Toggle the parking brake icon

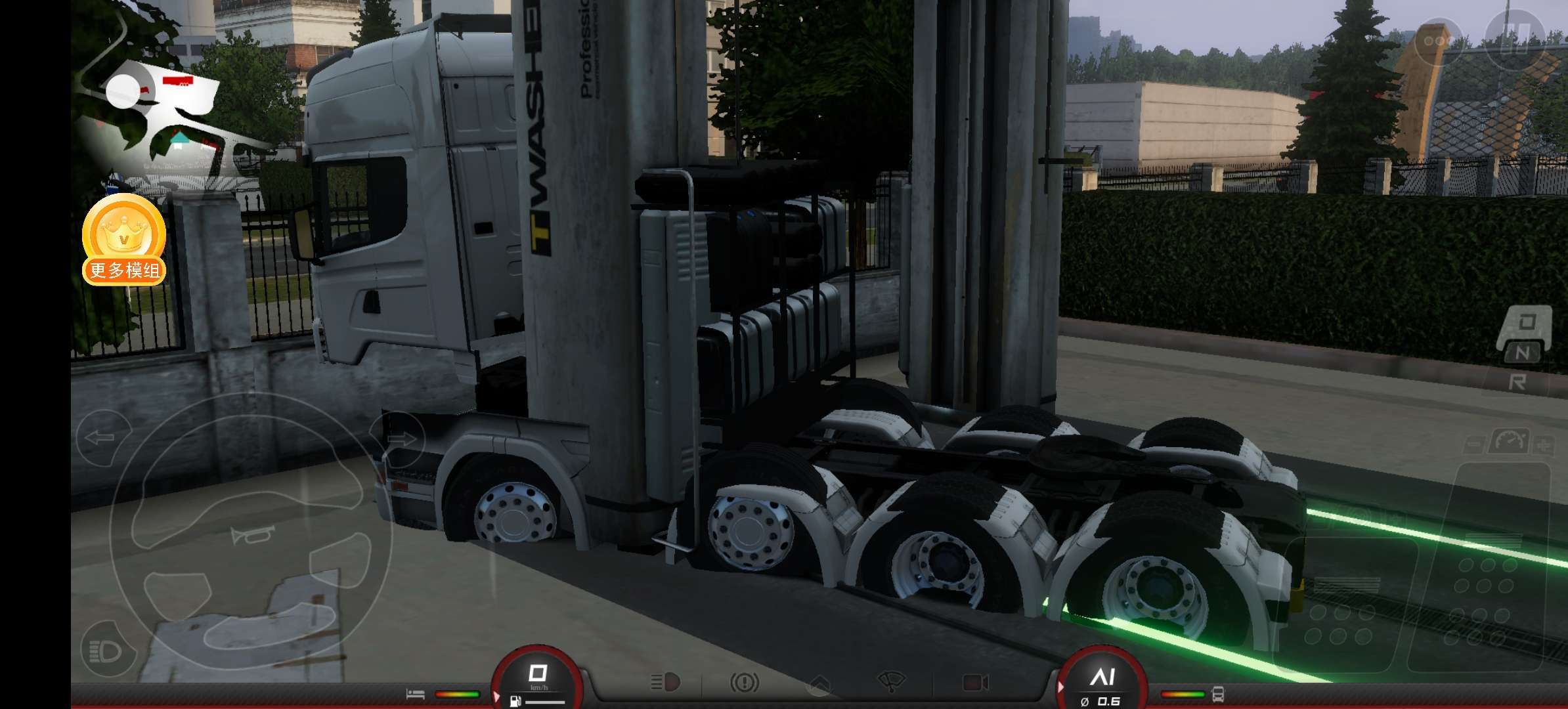click(x=744, y=683)
